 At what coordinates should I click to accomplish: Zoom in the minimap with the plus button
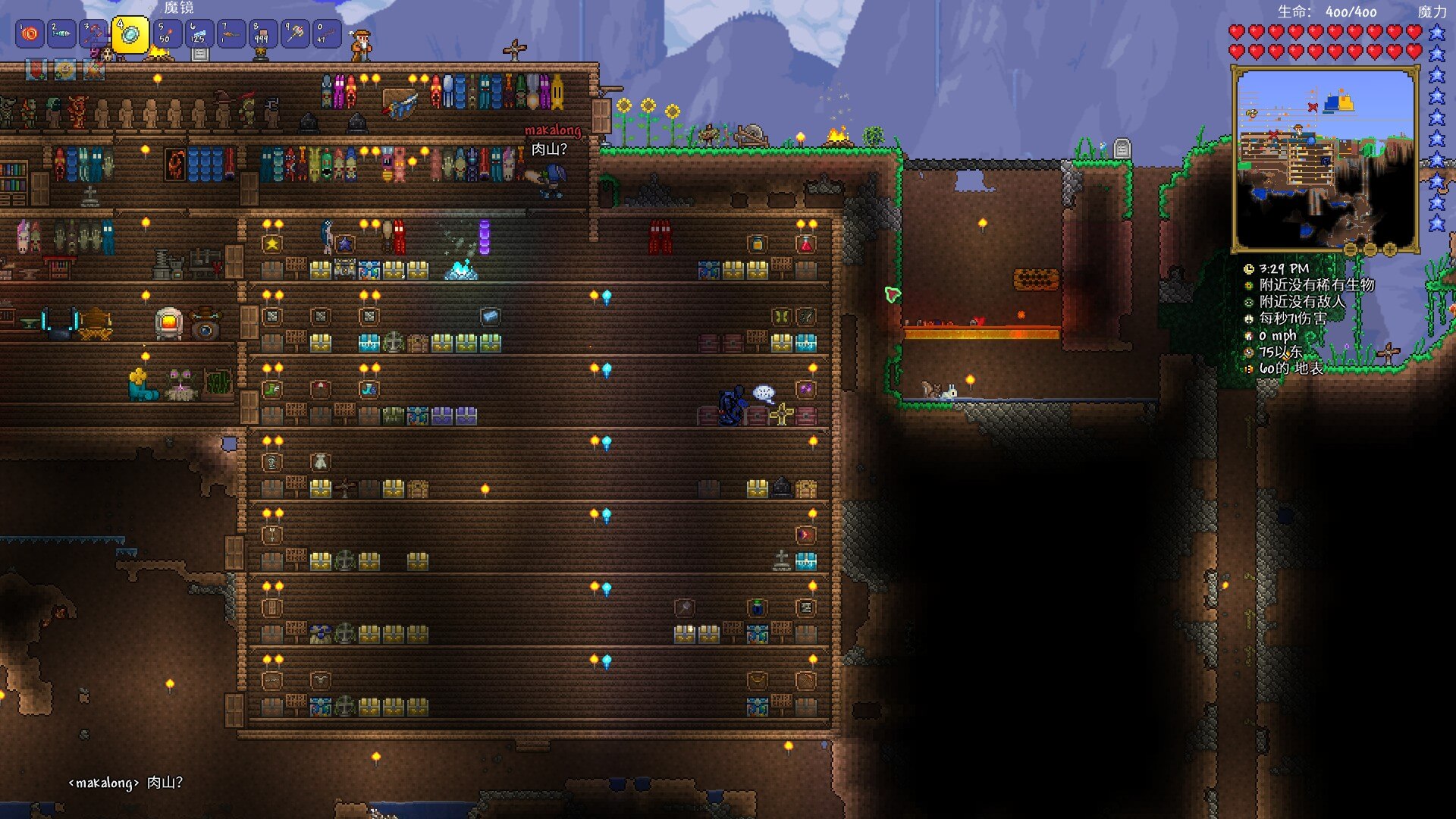(x=1390, y=249)
